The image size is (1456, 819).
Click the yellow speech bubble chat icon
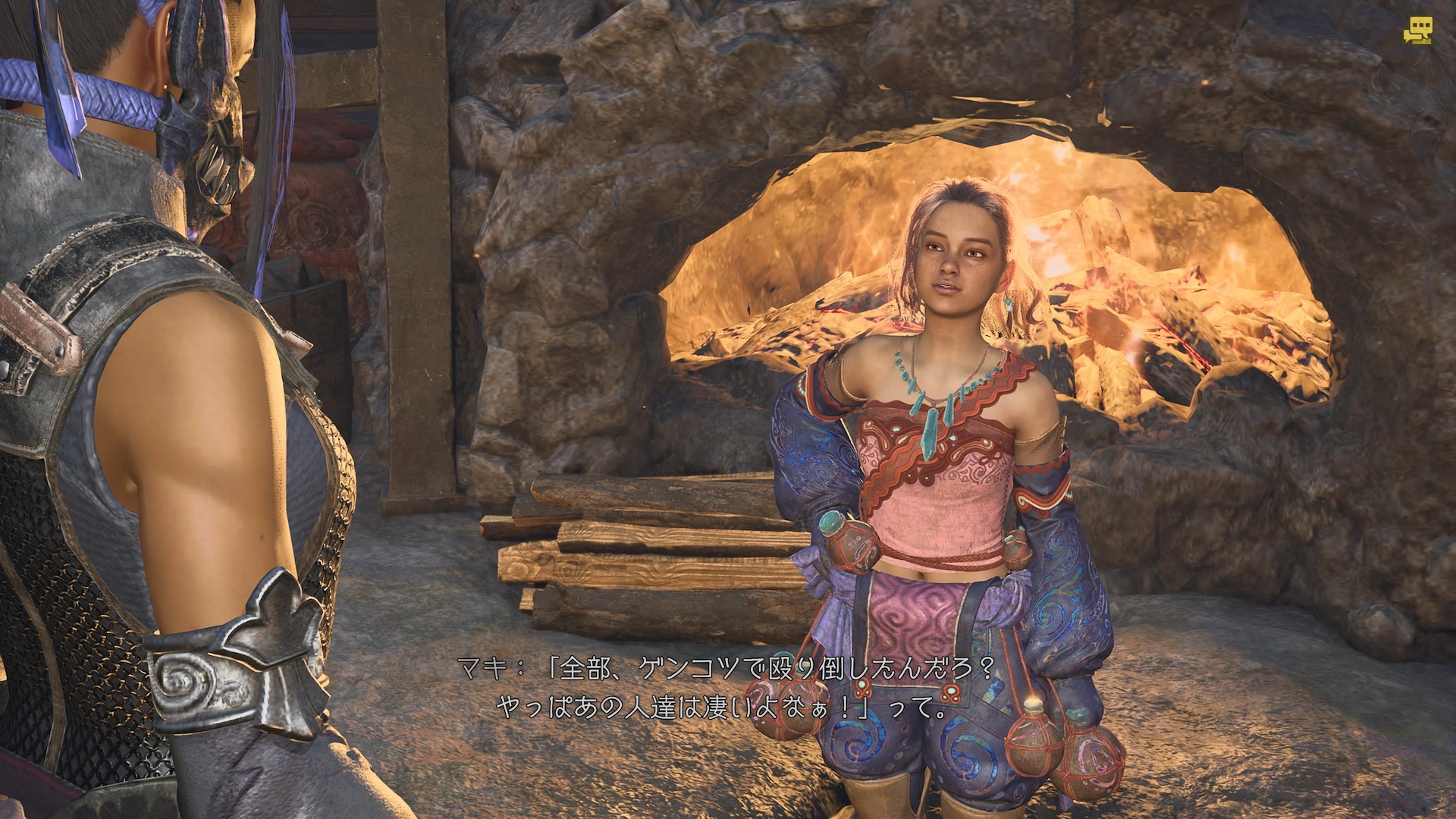[1417, 31]
